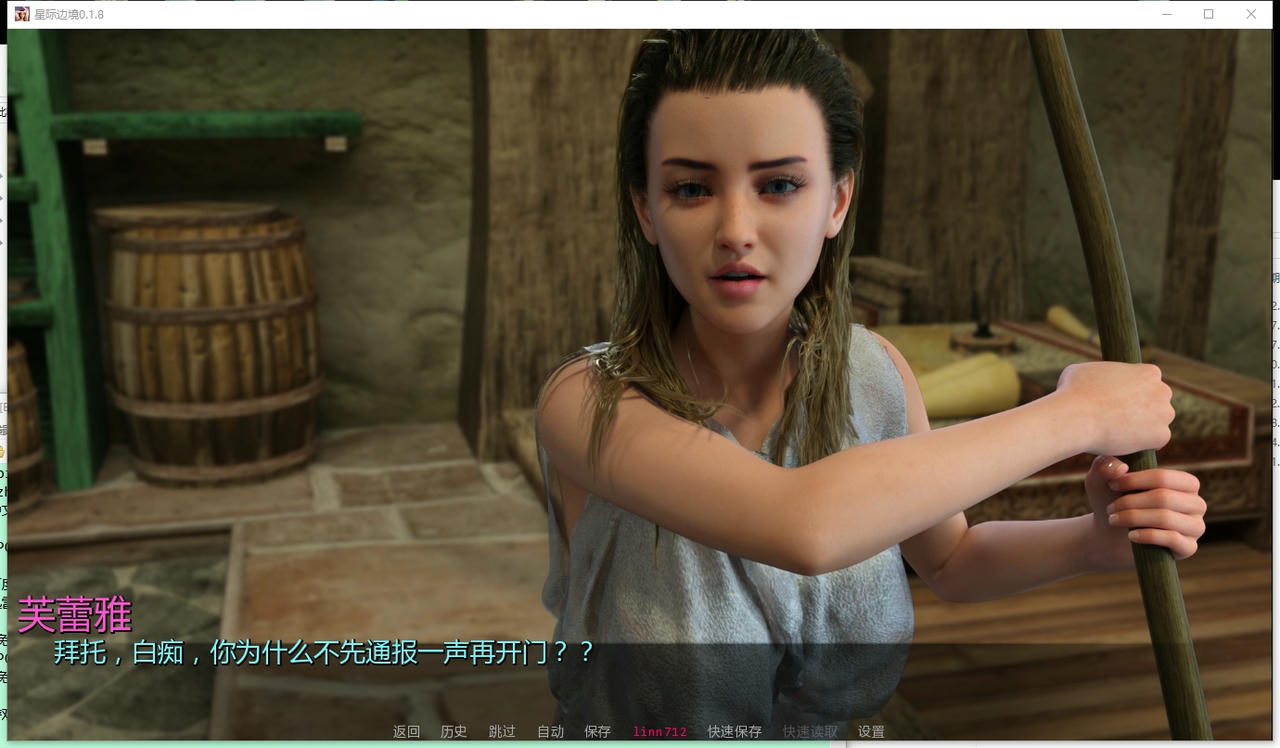Screen dimensions: 1280x748
Task: Click 返回 to go back
Action: 404,731
